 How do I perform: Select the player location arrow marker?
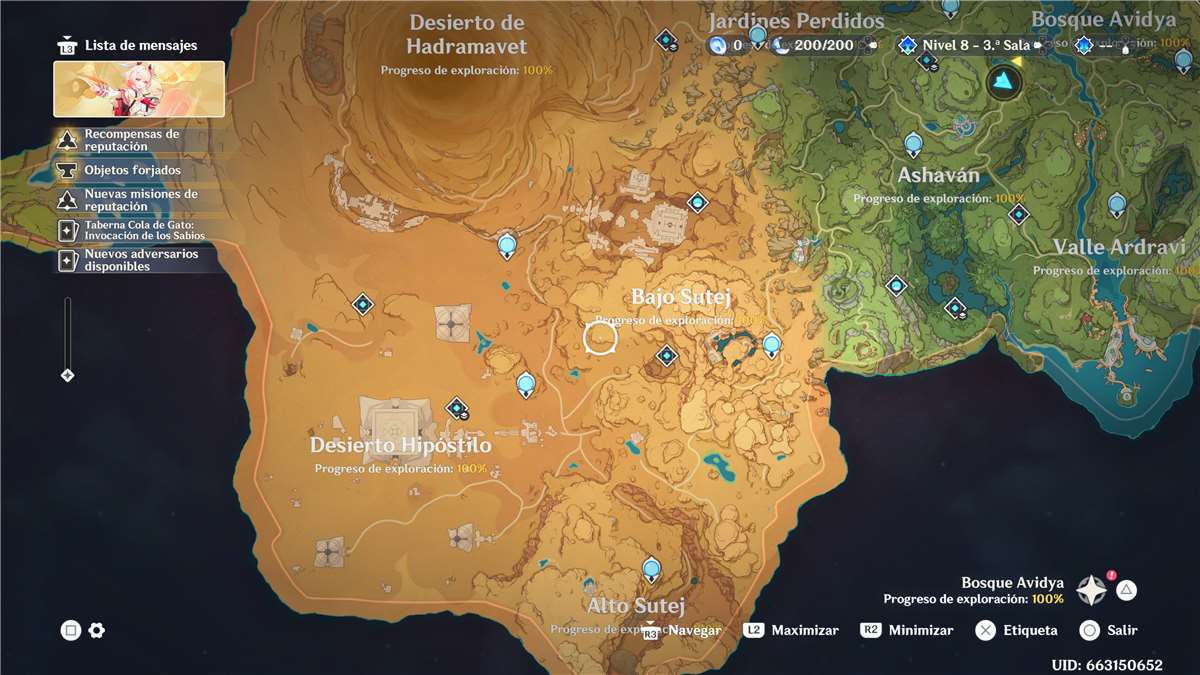[x=1003, y=81]
